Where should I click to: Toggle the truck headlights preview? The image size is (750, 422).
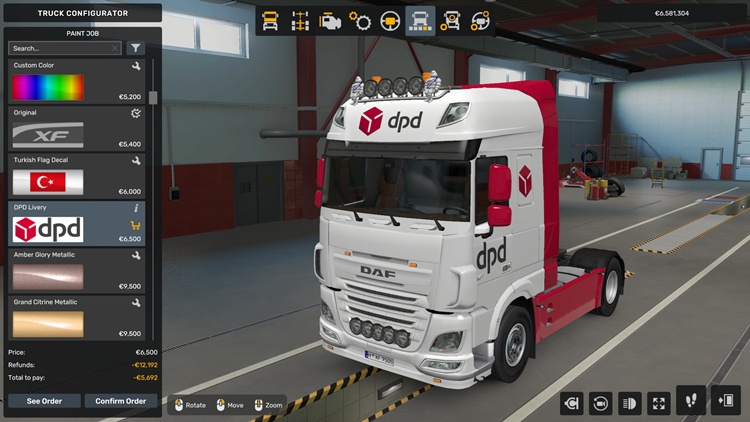pos(630,403)
